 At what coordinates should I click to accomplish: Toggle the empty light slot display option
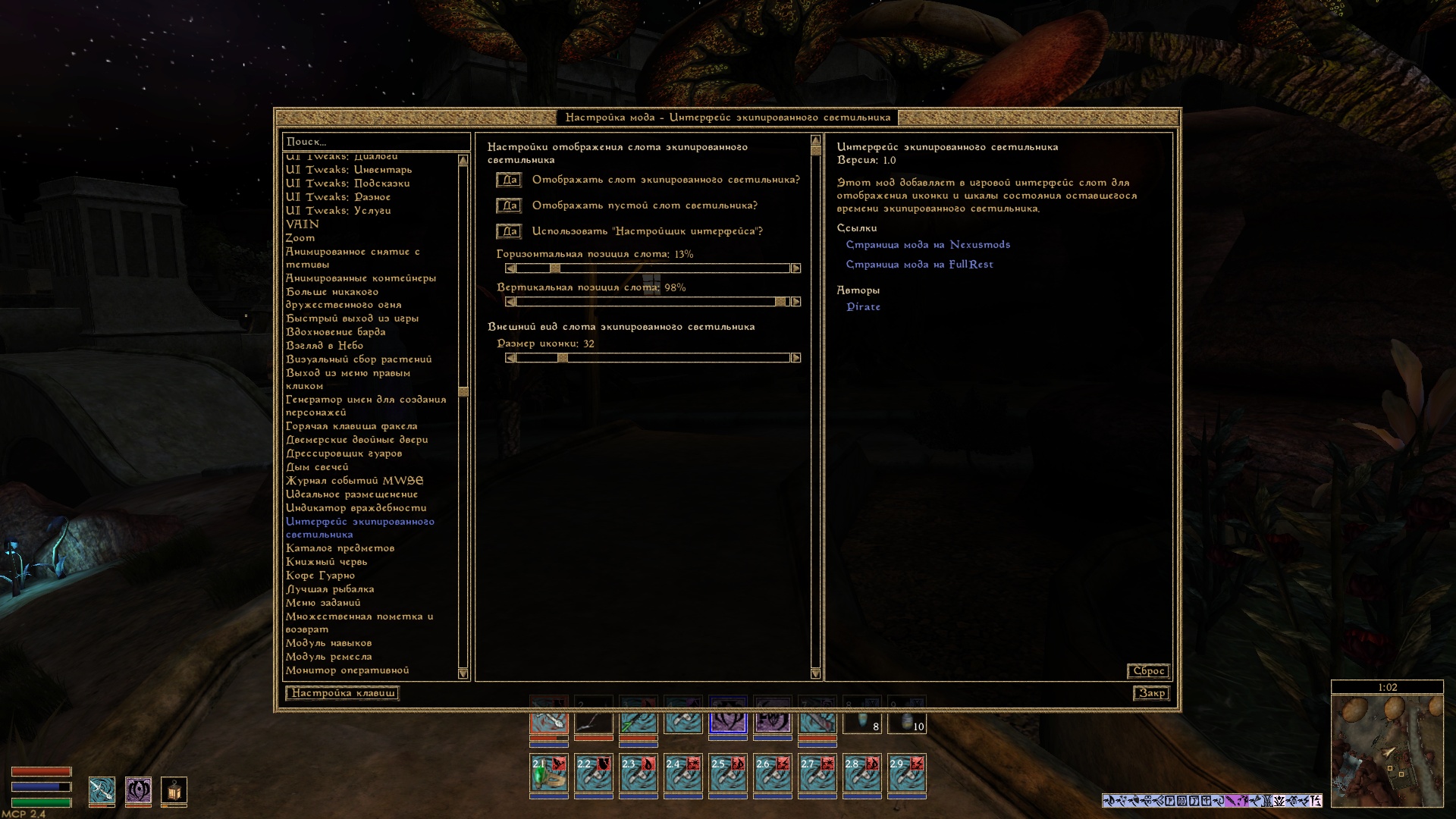coord(508,206)
